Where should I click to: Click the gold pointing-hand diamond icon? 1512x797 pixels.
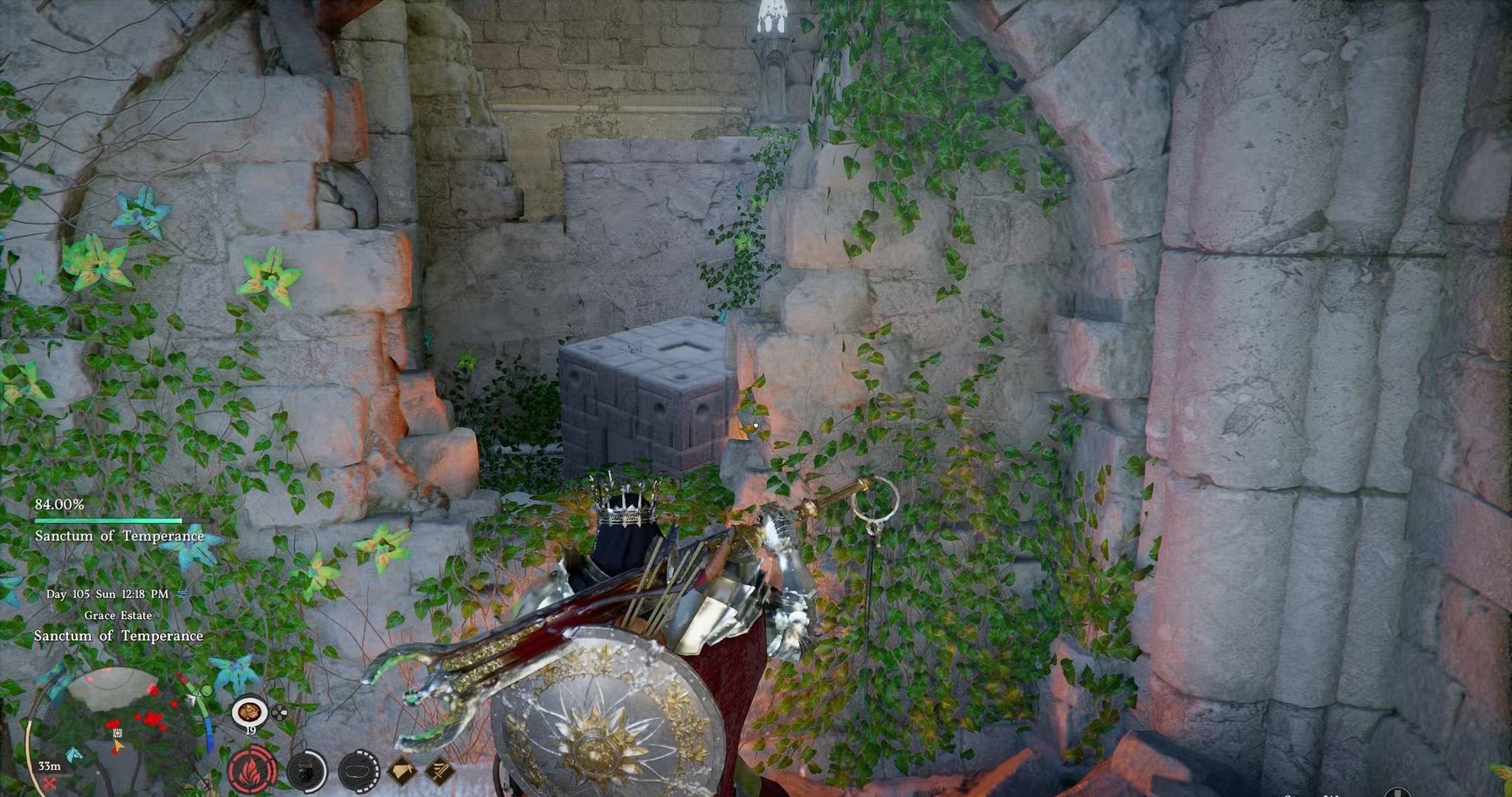pyautogui.click(x=403, y=771)
